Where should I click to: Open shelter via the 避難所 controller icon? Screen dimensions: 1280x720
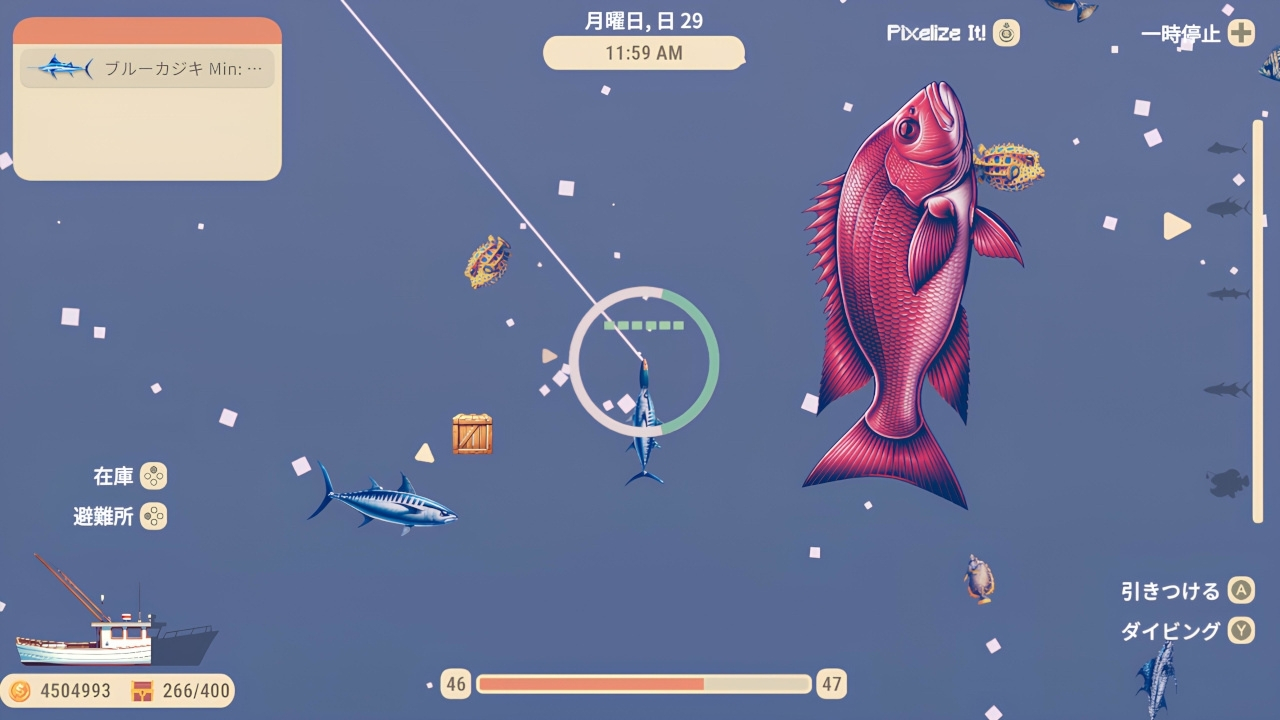(x=155, y=517)
